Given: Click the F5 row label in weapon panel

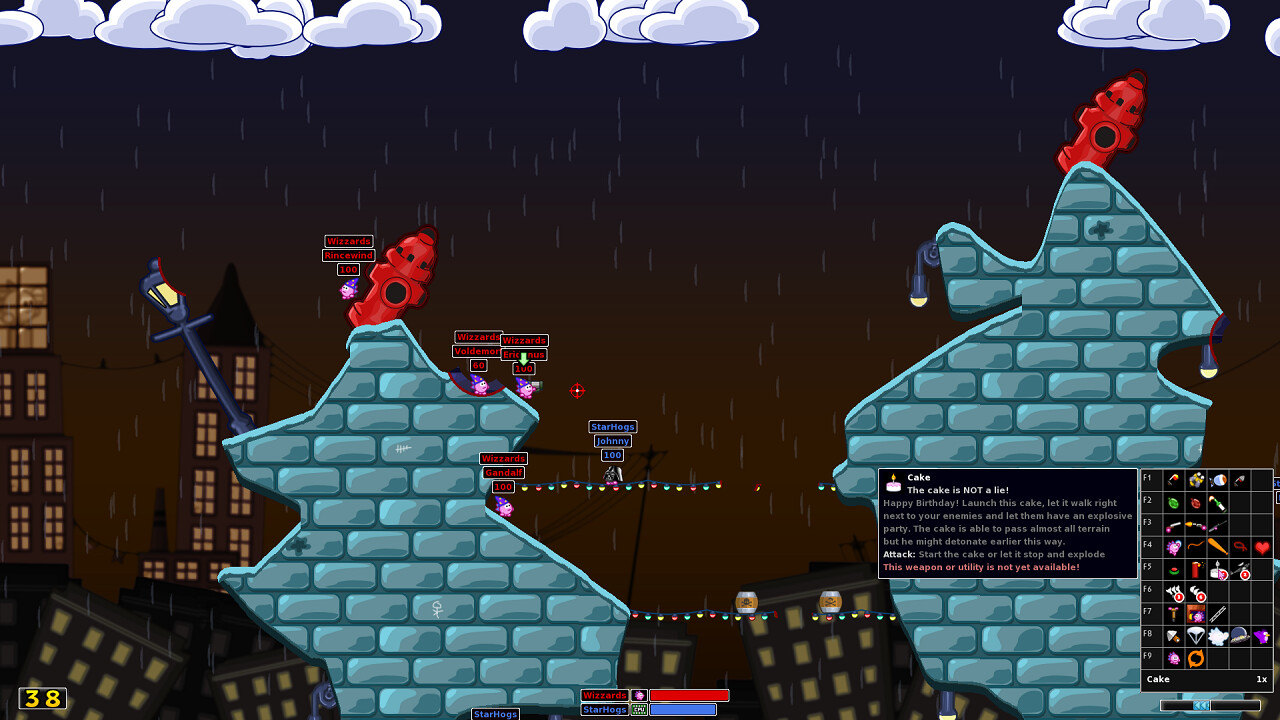Looking at the screenshot, I should click(1147, 569).
